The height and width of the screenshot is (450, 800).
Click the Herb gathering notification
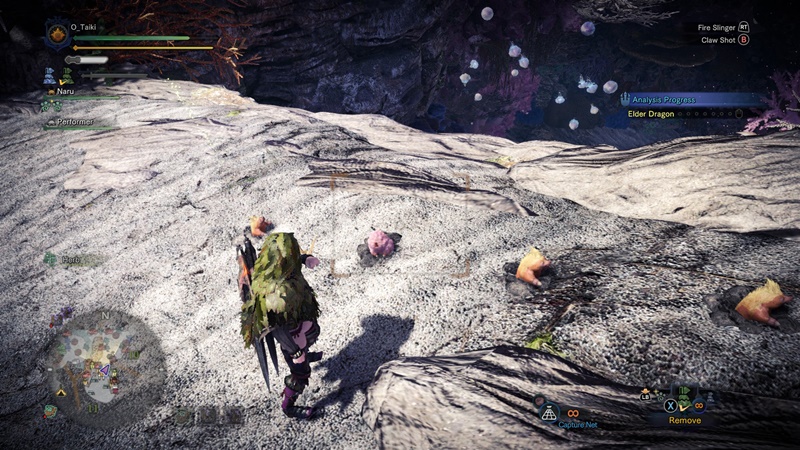click(68, 259)
